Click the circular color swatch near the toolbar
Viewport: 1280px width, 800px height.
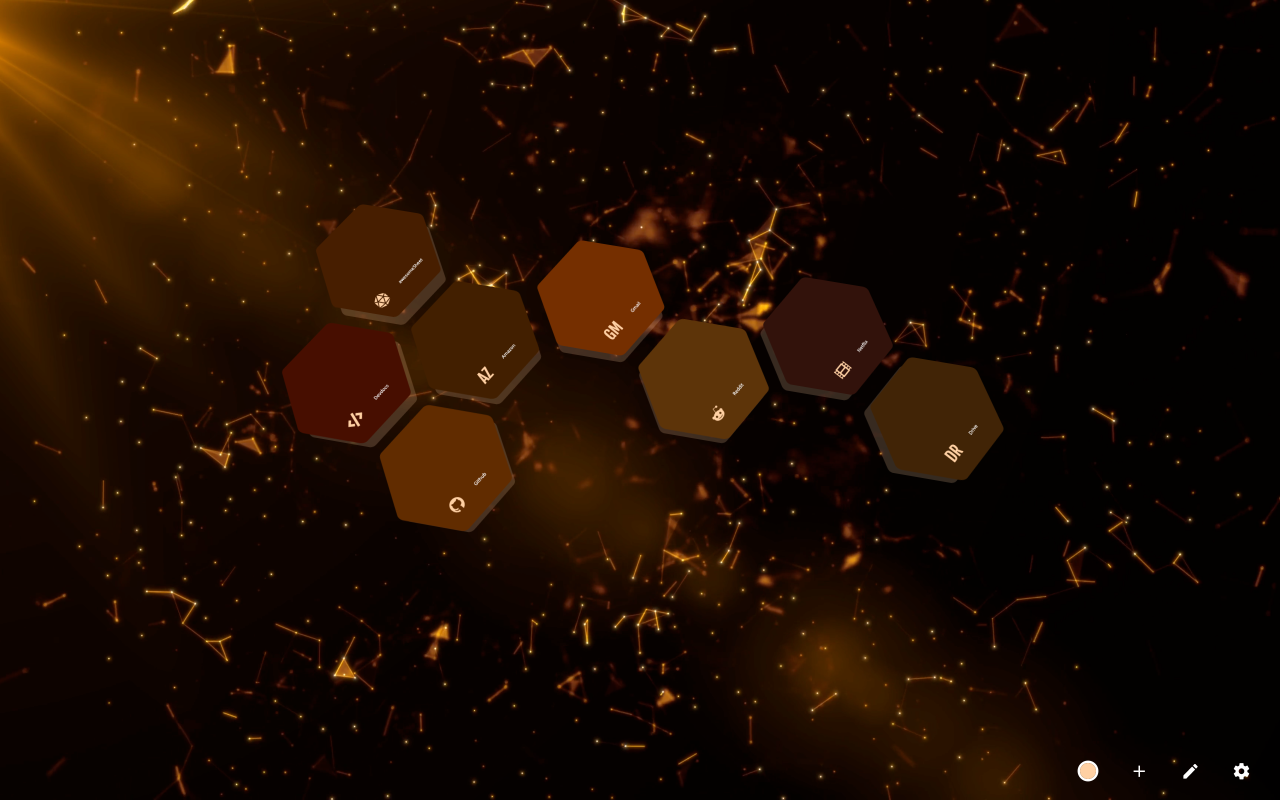pyautogui.click(x=1088, y=772)
